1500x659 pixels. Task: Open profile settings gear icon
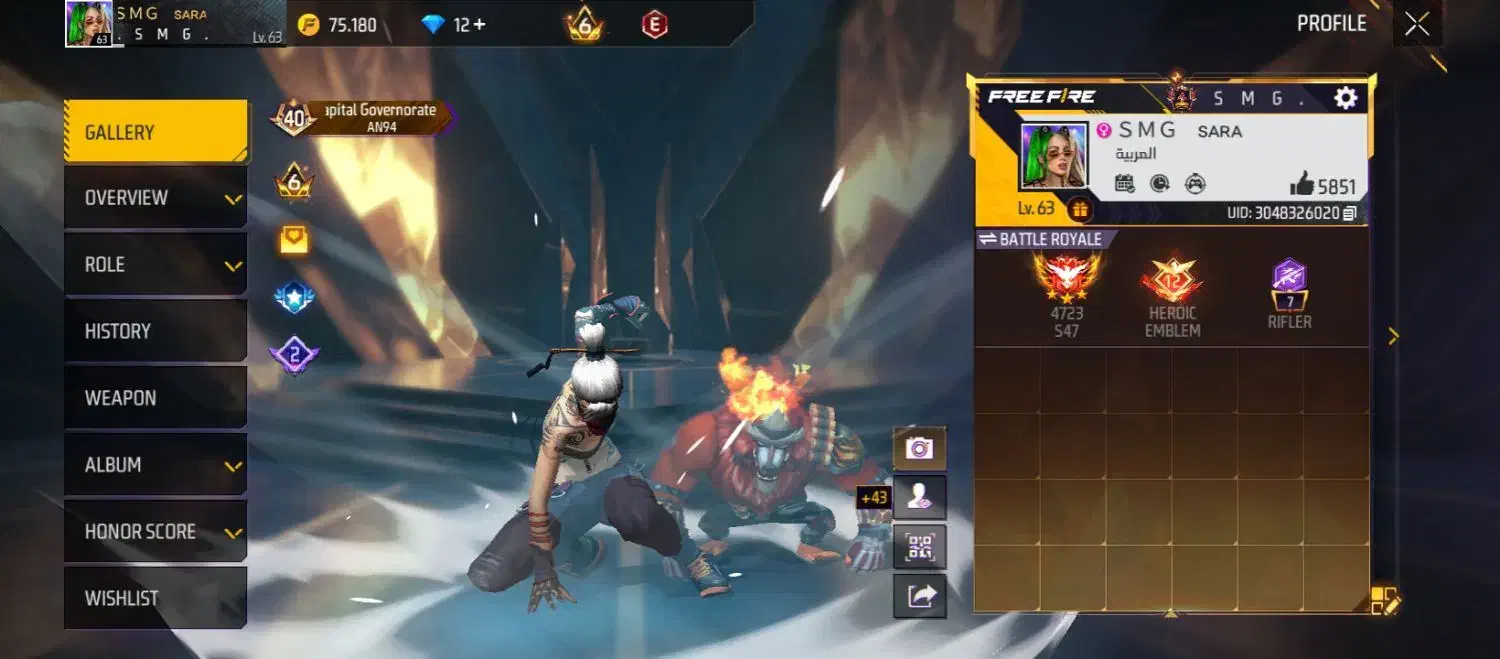point(1346,97)
